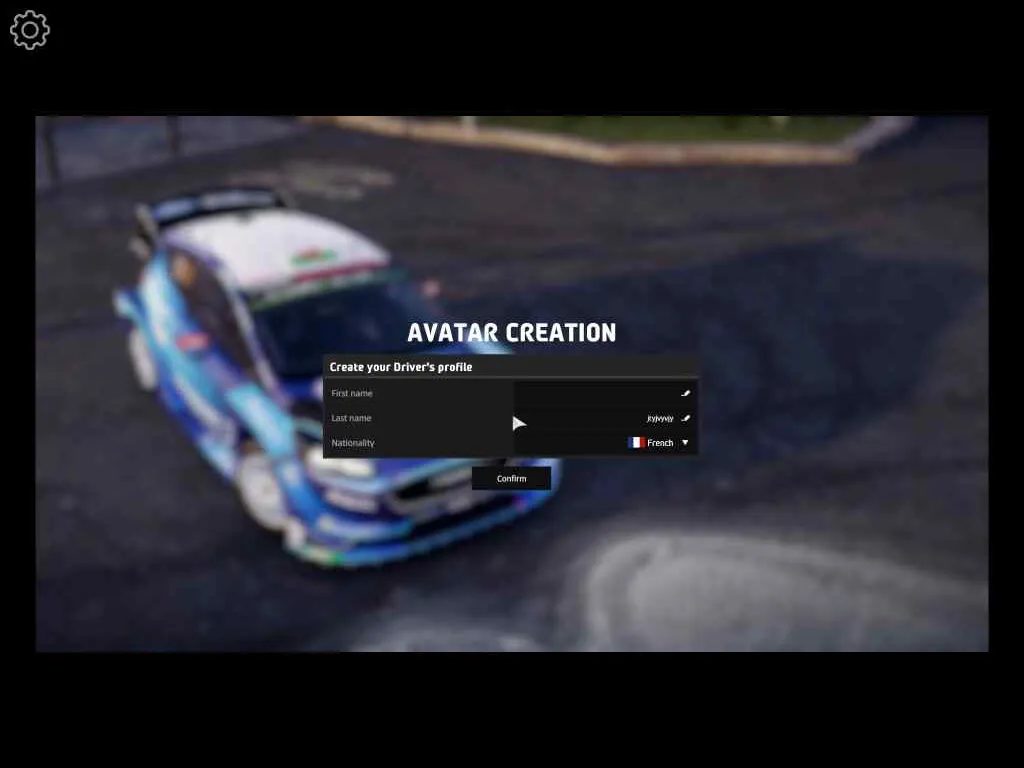Viewport: 1024px width, 768px height.
Task: Open the Nationality dropdown showing French
Action: [x=658, y=443]
